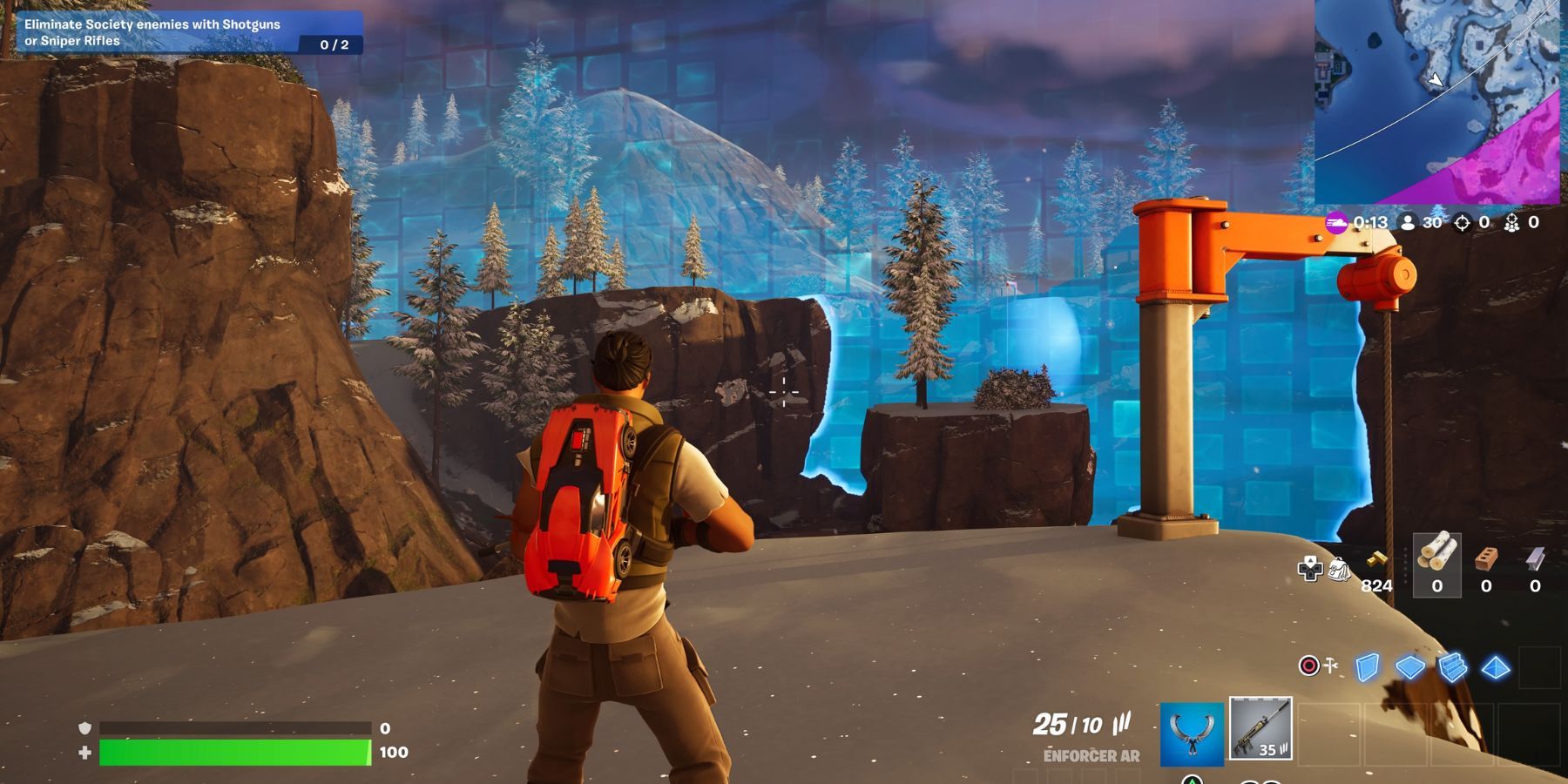Click the gold bars currency icon
This screenshot has width=1568, height=784.
pos(1376,560)
